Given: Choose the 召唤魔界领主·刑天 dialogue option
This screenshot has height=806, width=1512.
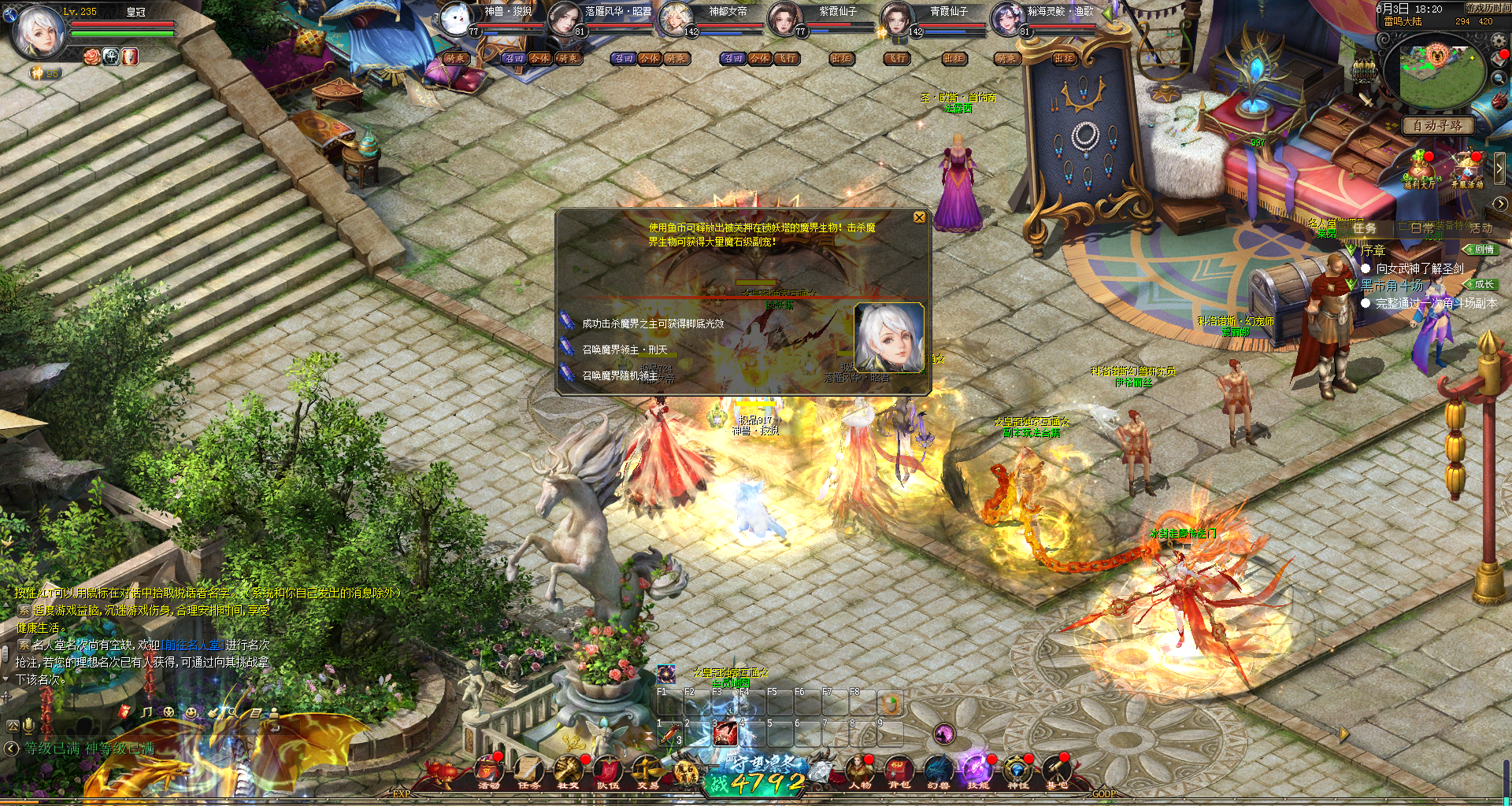Looking at the screenshot, I should pyautogui.click(x=624, y=349).
